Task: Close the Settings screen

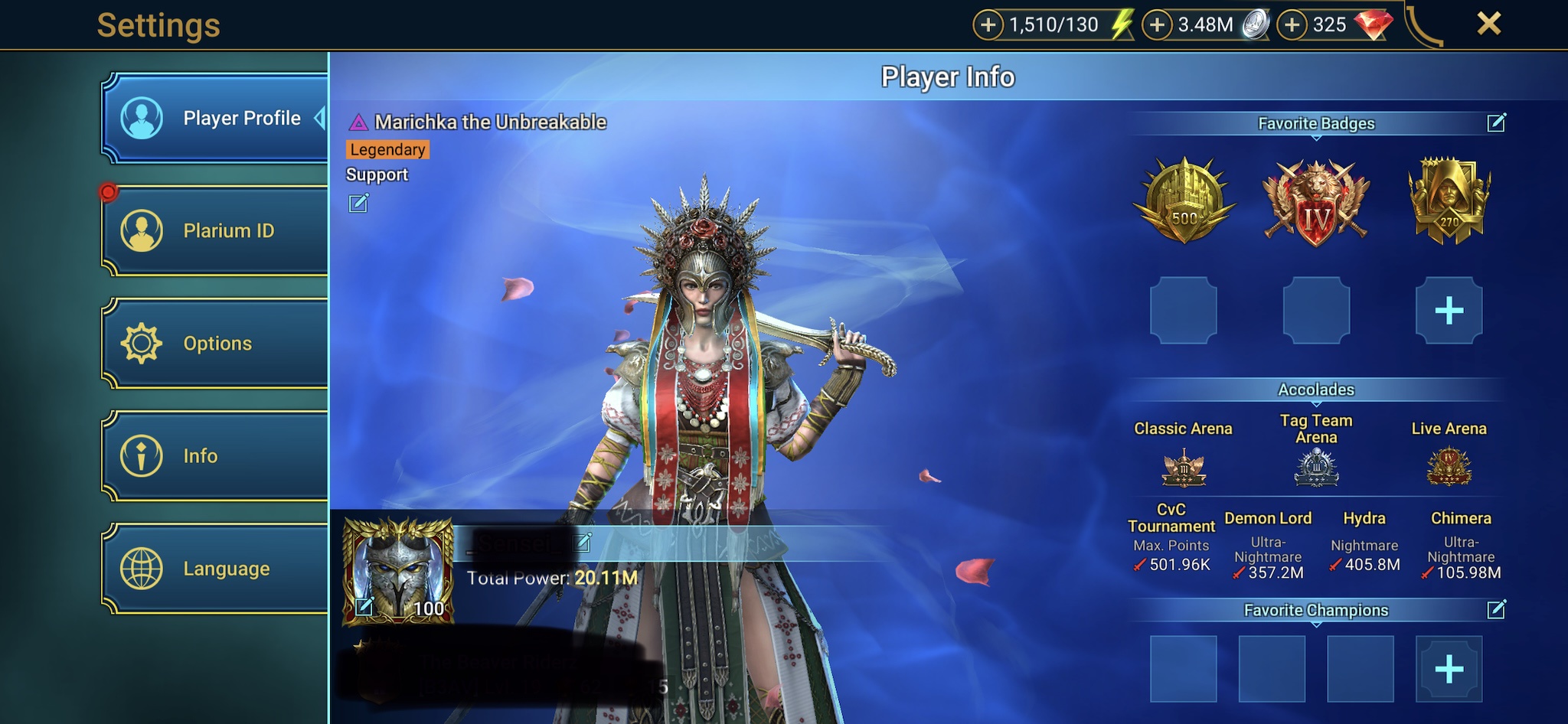Action: [1488, 24]
